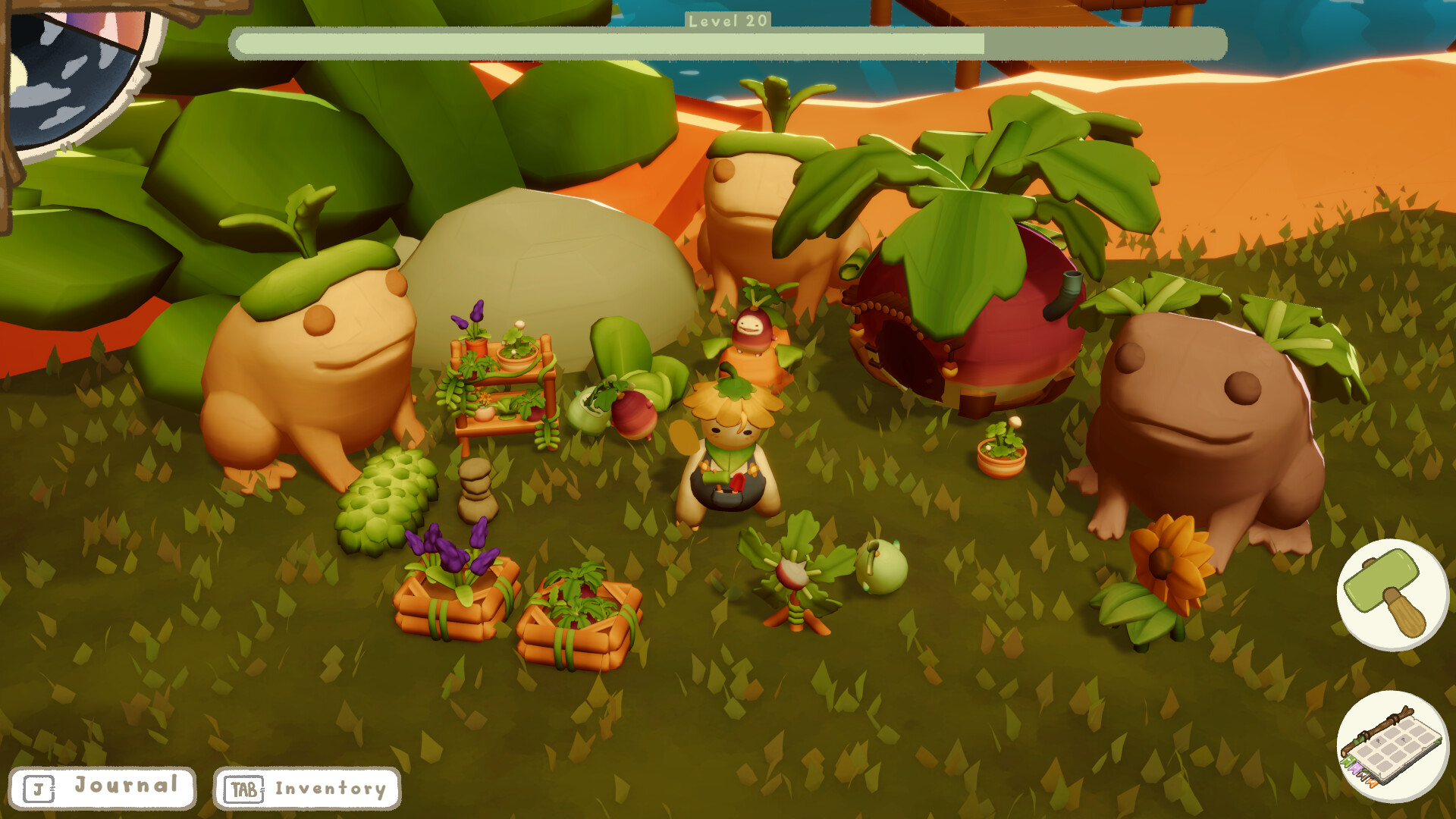Click the small potted plant near the house
The height and width of the screenshot is (819, 1456).
click(x=999, y=447)
